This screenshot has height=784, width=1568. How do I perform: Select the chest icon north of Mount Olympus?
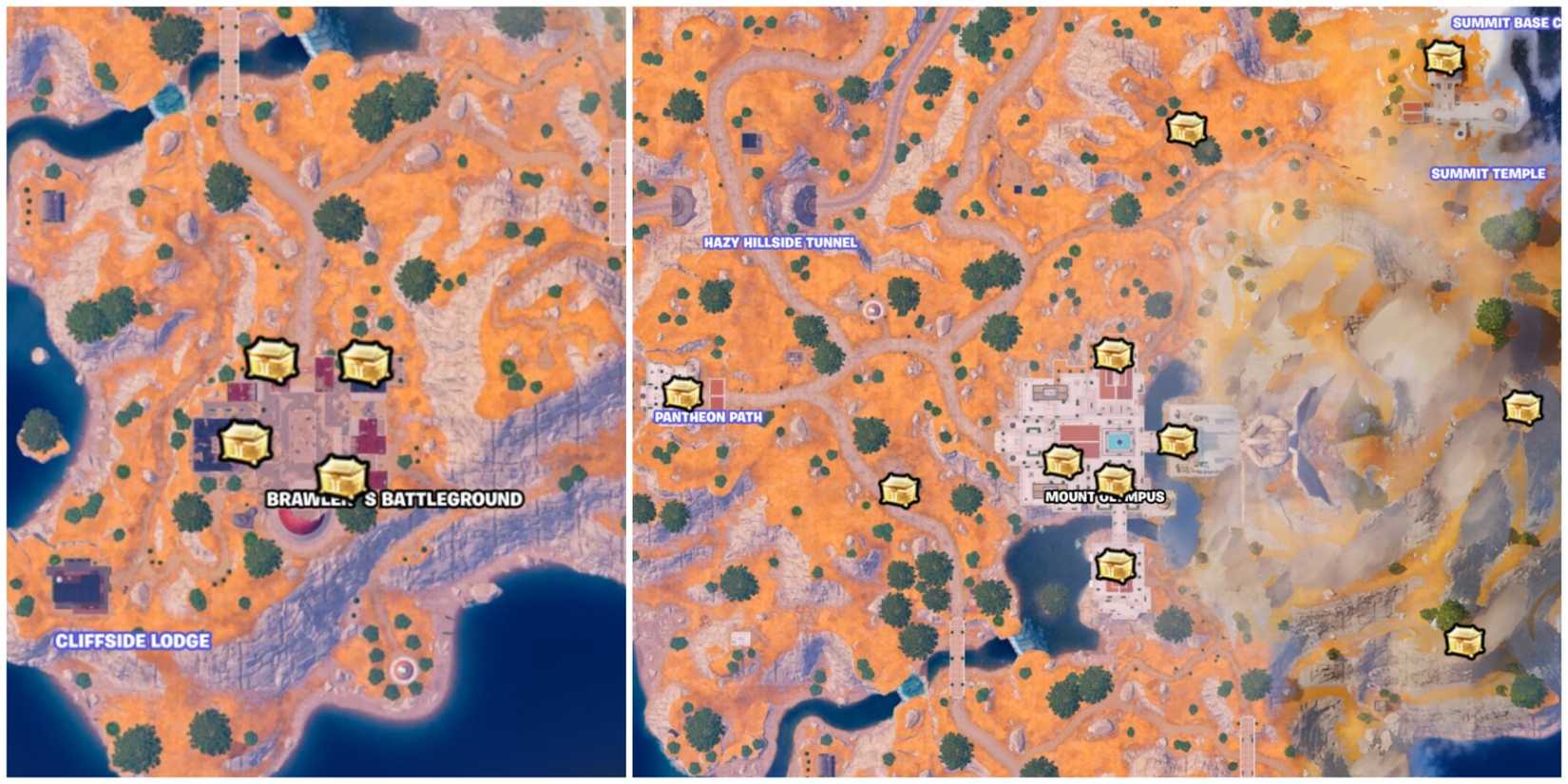(x=1112, y=354)
